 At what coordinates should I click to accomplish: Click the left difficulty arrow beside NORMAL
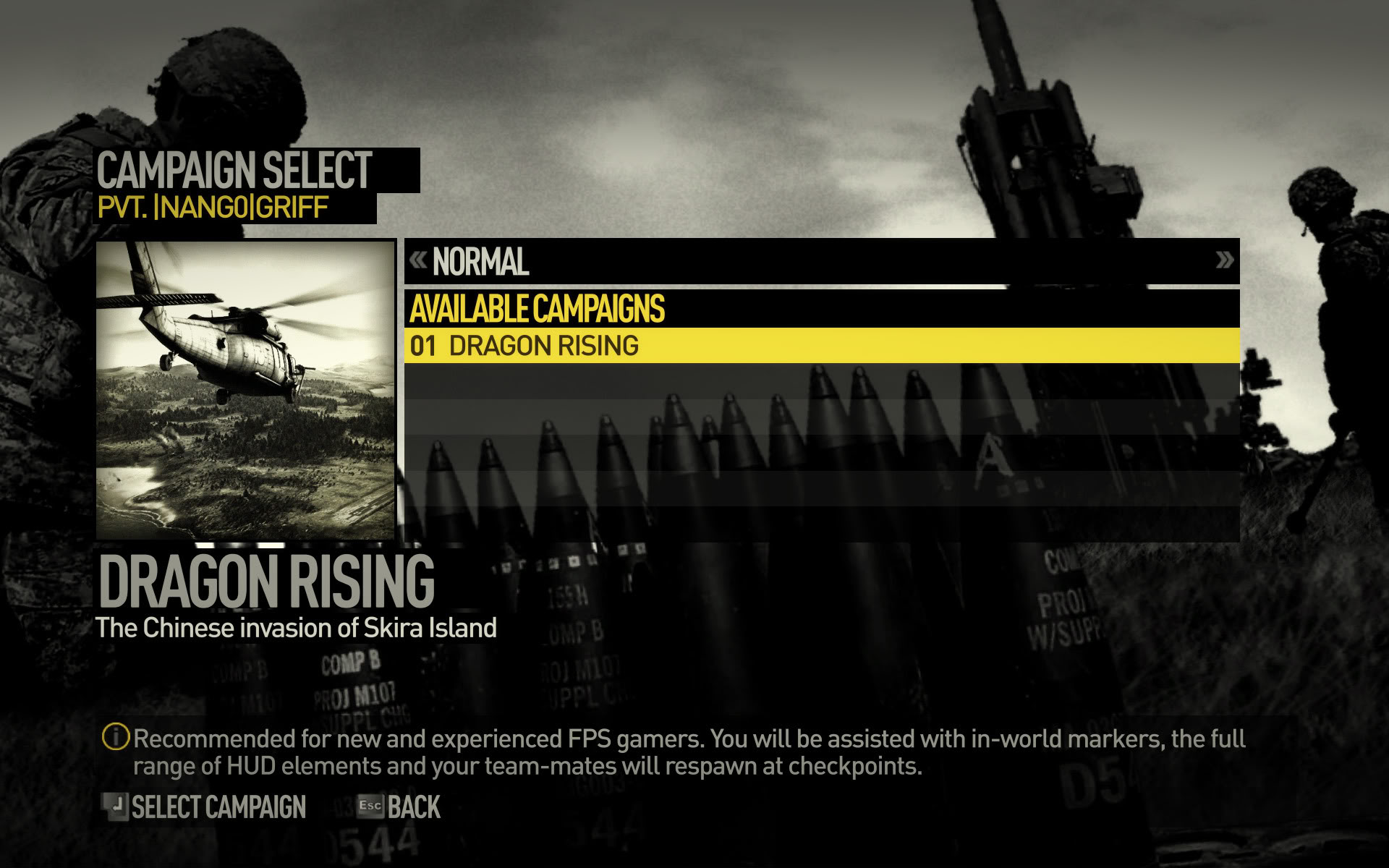[x=418, y=260]
